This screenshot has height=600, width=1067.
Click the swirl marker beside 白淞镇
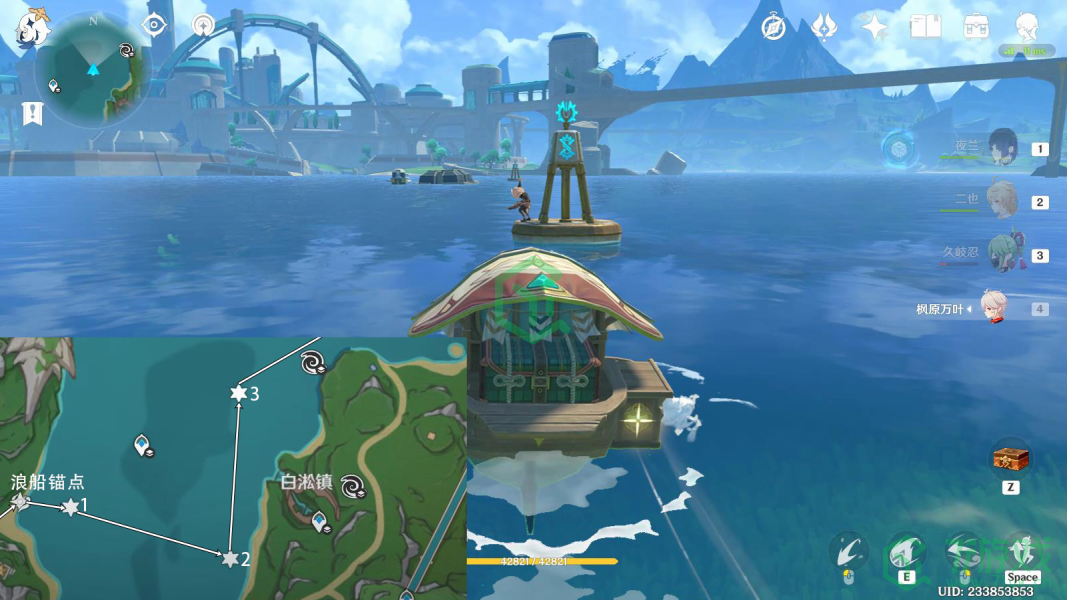pyautogui.click(x=352, y=486)
